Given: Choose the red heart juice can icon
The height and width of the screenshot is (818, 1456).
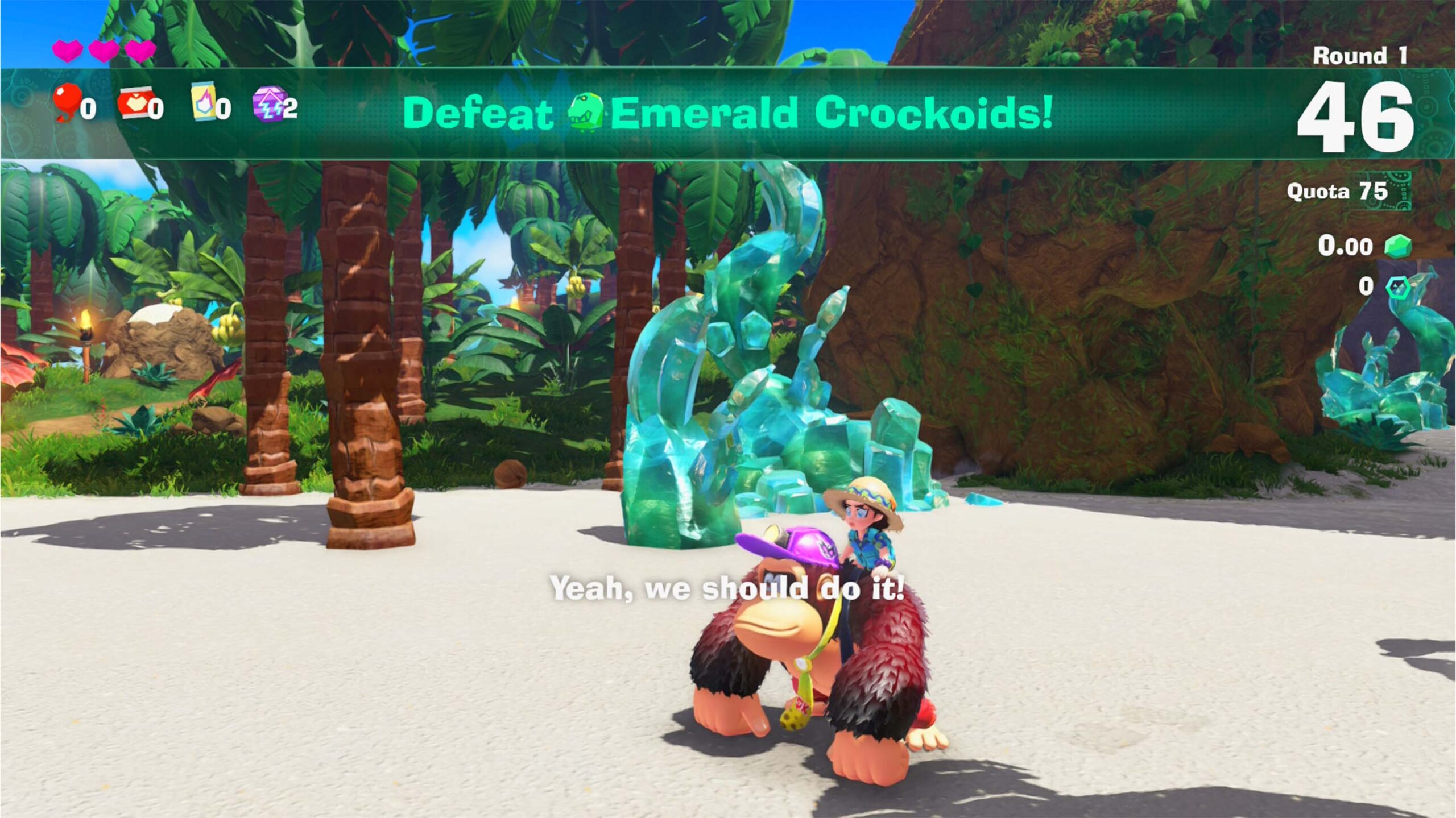Looking at the screenshot, I should (135, 103).
